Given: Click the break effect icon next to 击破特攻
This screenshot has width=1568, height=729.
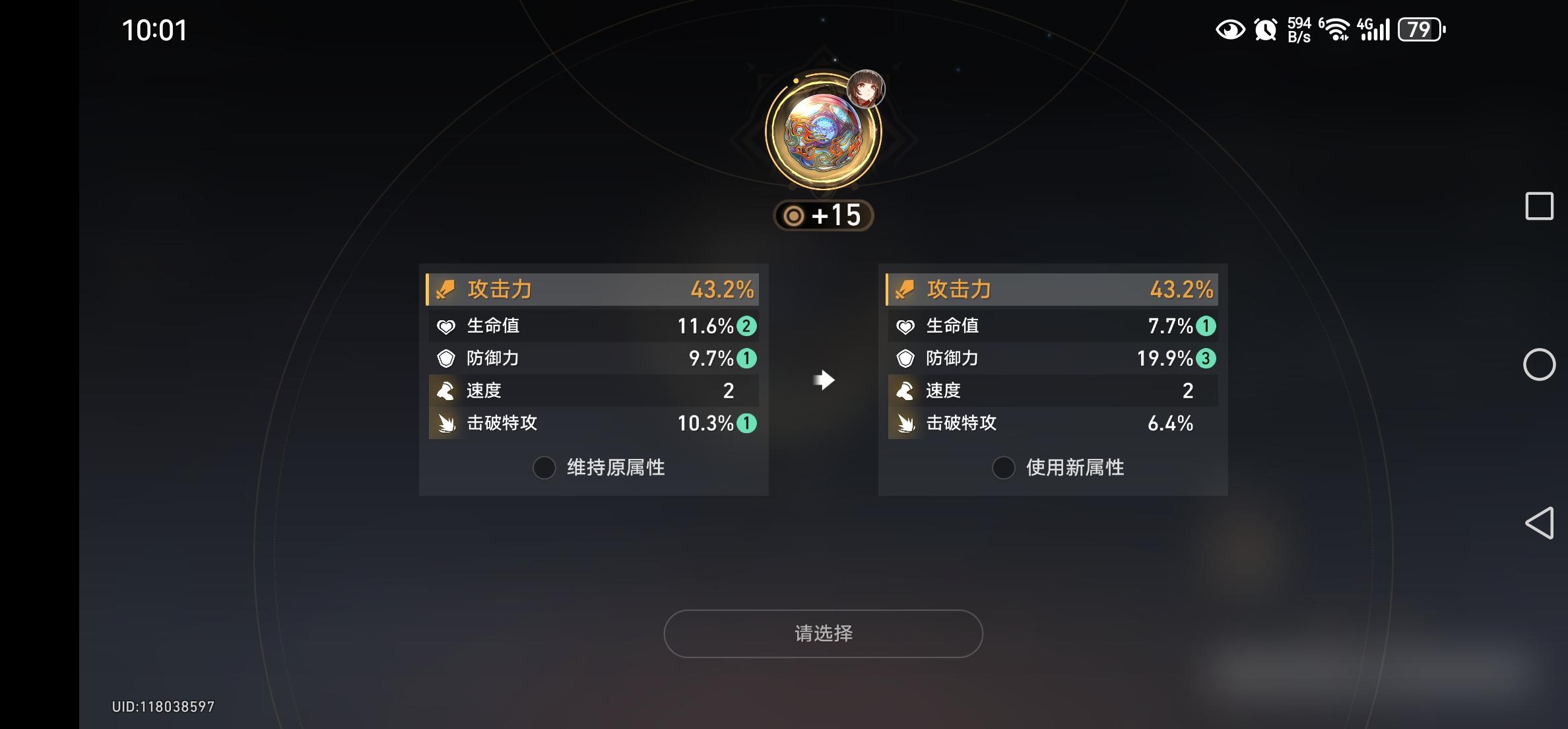Looking at the screenshot, I should 446,423.
